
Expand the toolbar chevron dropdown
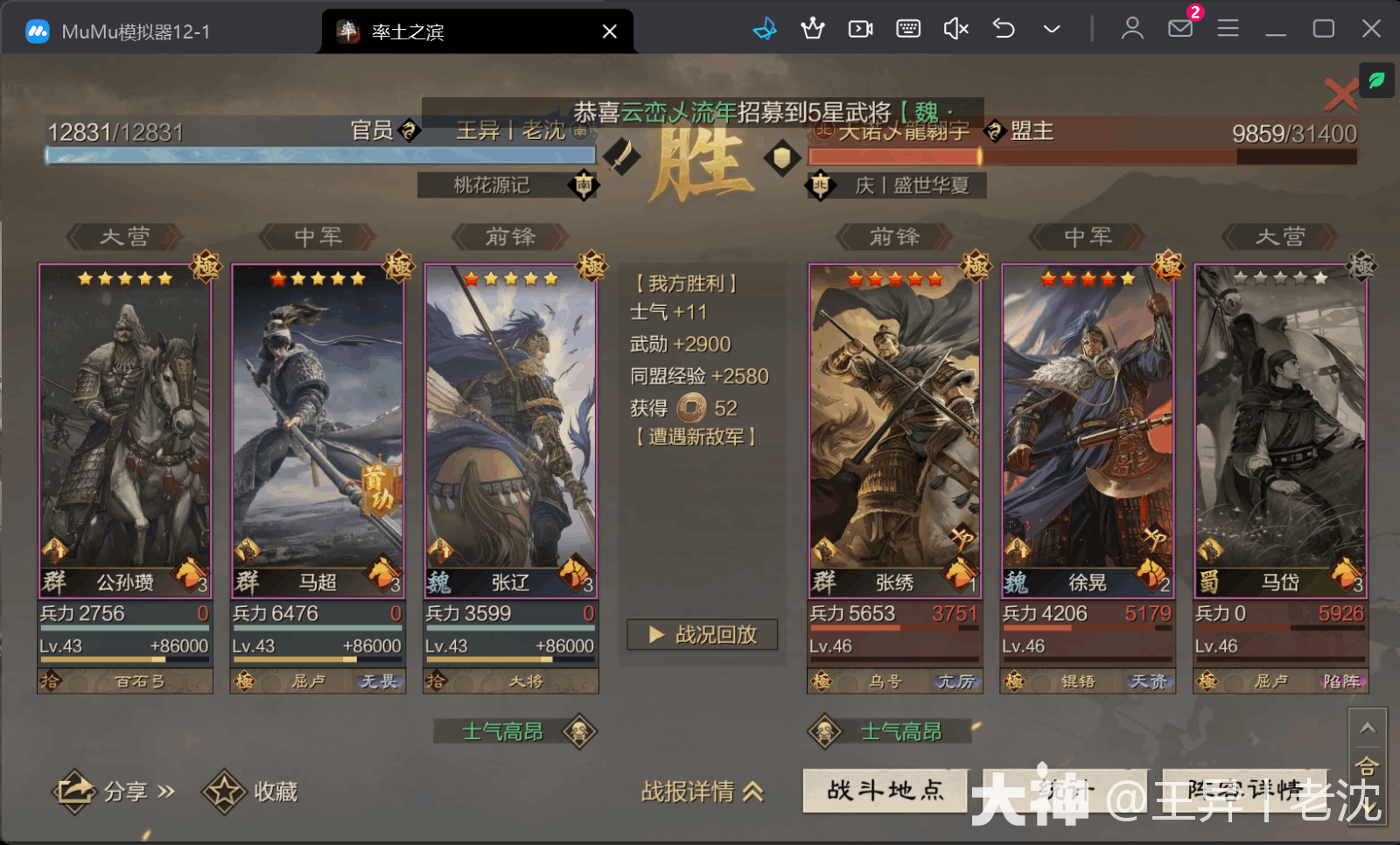click(x=1051, y=29)
